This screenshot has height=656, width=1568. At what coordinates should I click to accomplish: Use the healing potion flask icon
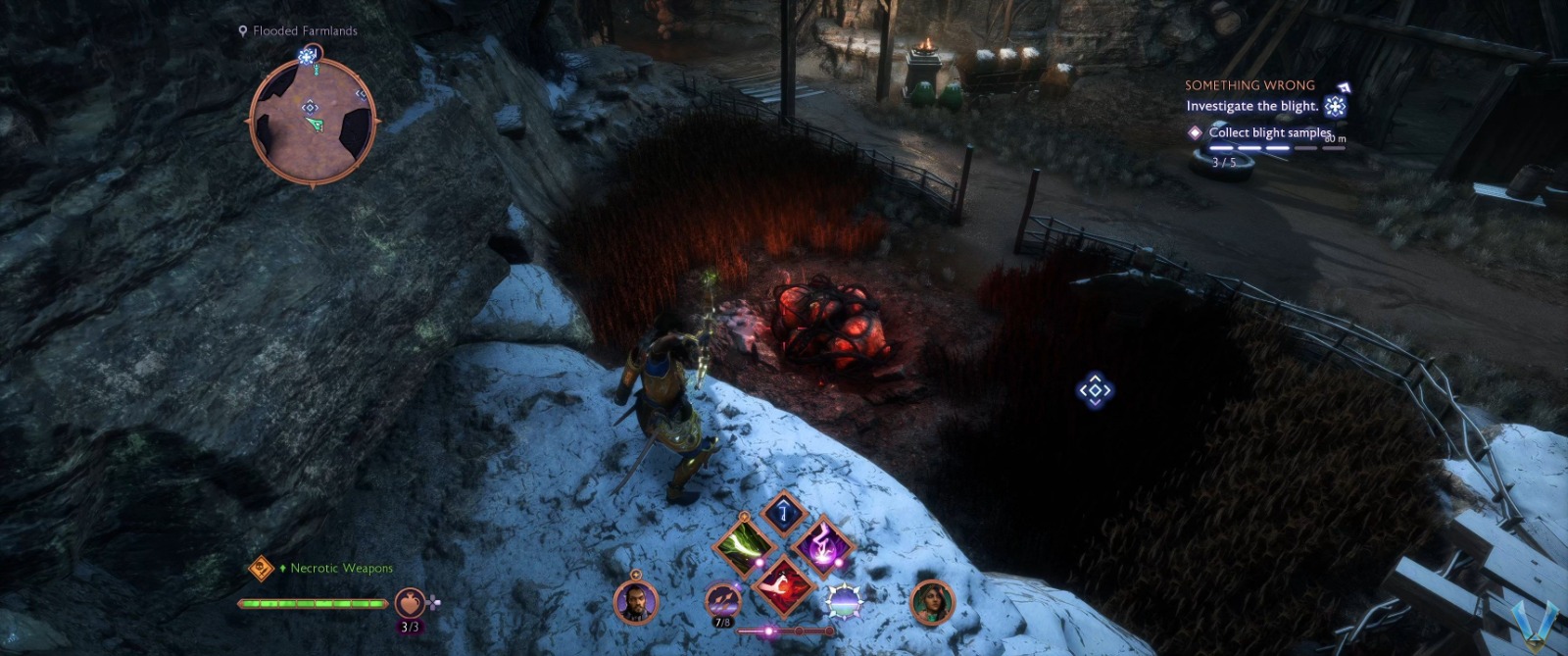(x=410, y=603)
